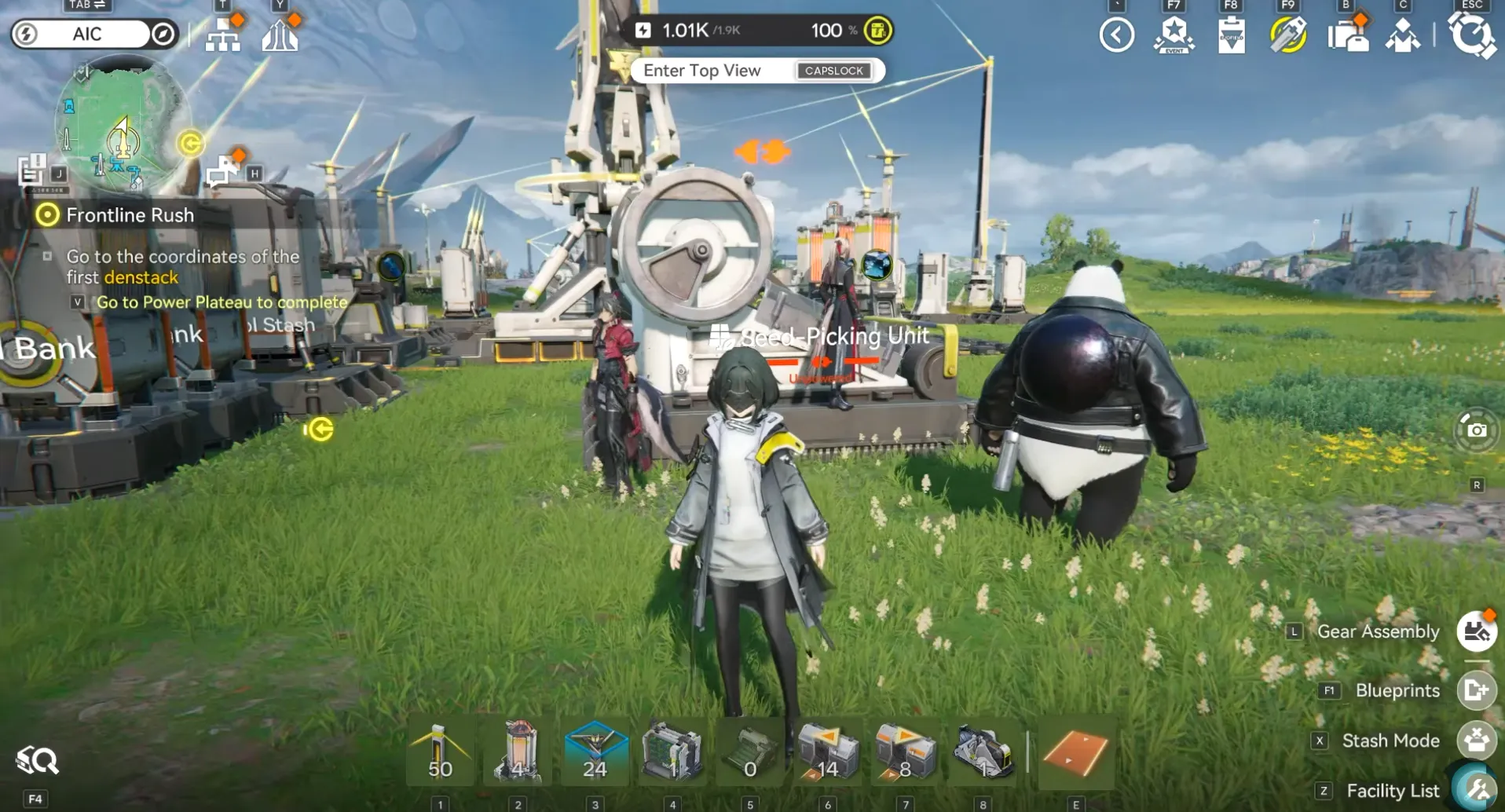This screenshot has width=1505, height=812.
Task: Switch to the defense tab labeled Y
Action: click(x=281, y=34)
